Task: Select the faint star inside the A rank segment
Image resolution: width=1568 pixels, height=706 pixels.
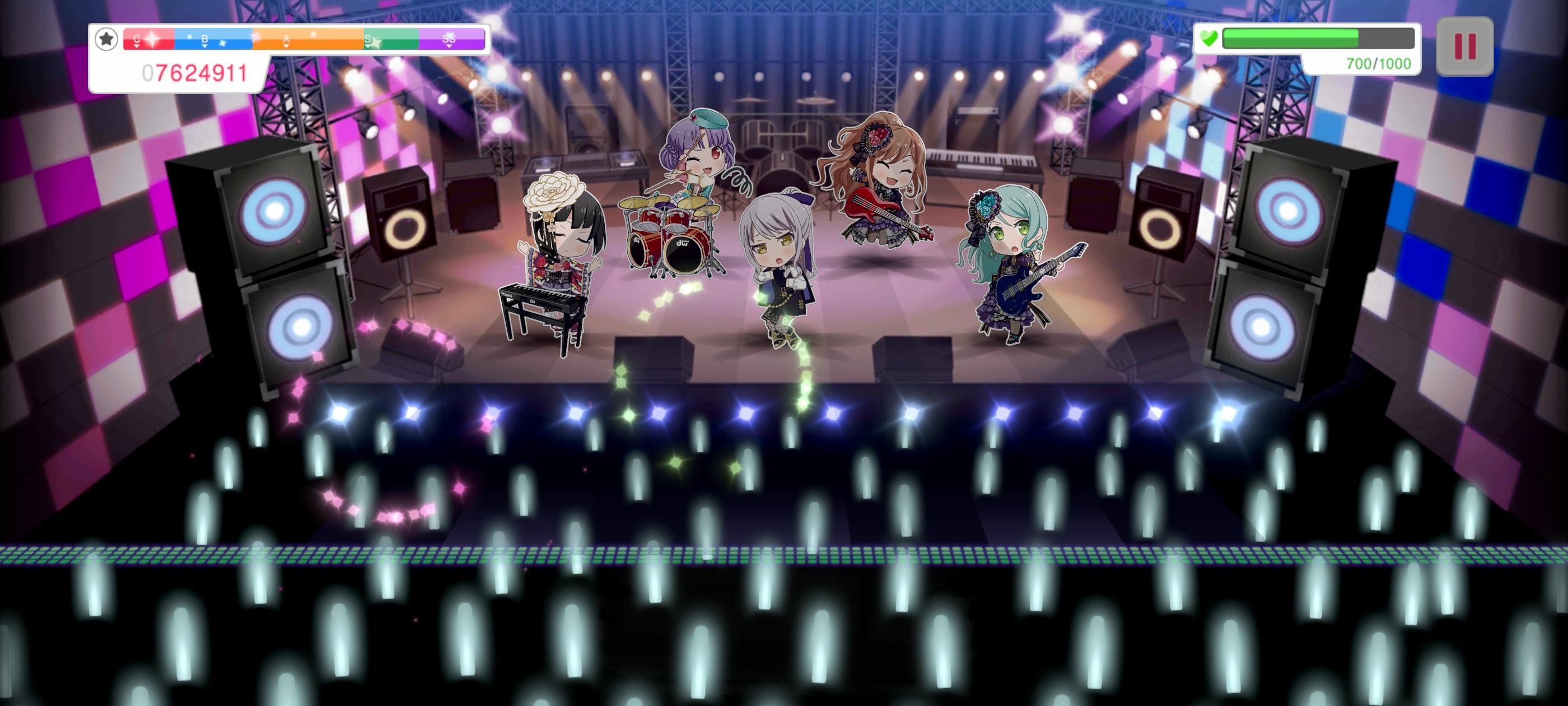Action: pyautogui.click(x=314, y=35)
